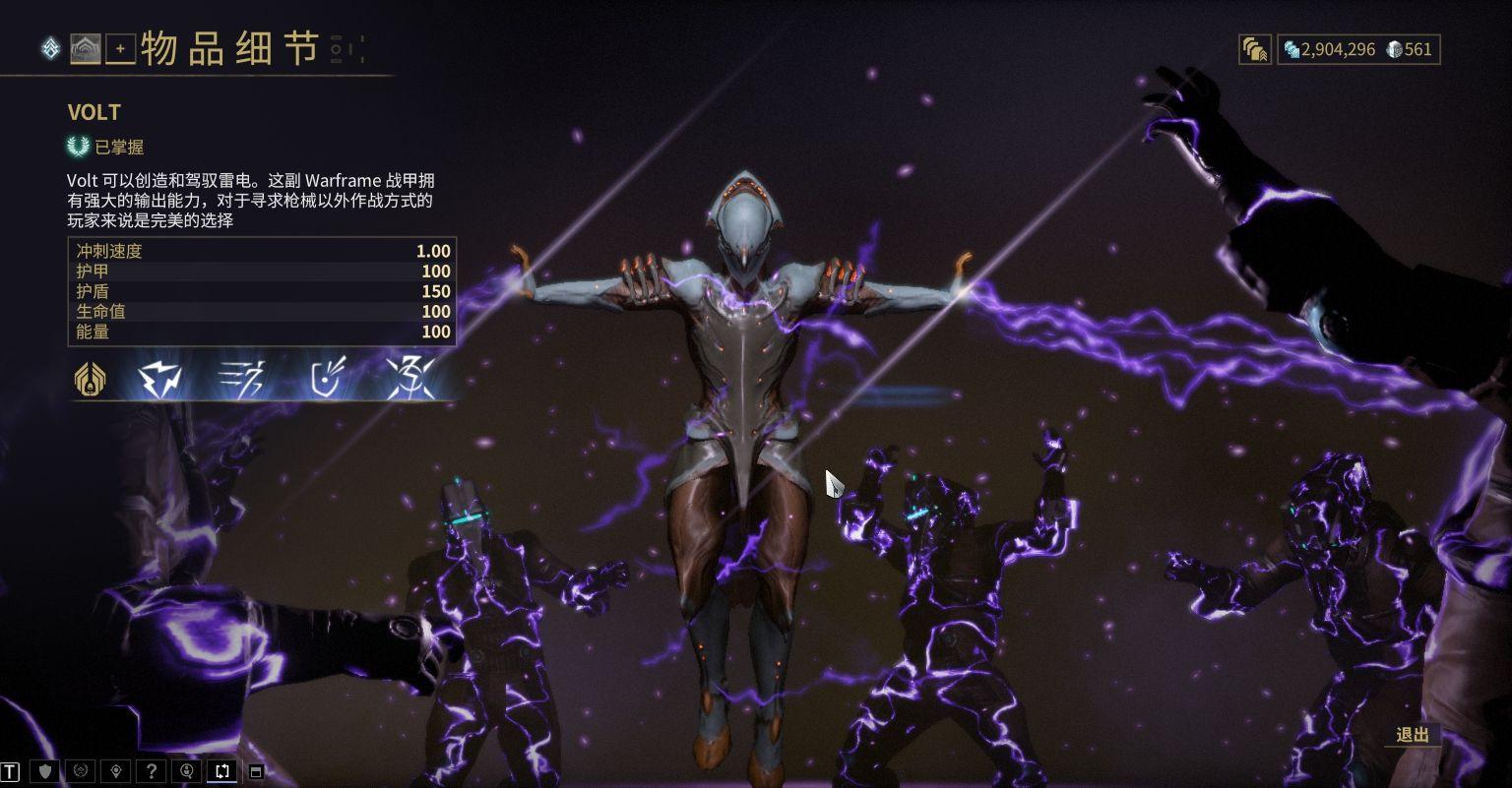Toggle the window overlay icon bottom left
Screen dimensions: 1512x788
(258, 771)
